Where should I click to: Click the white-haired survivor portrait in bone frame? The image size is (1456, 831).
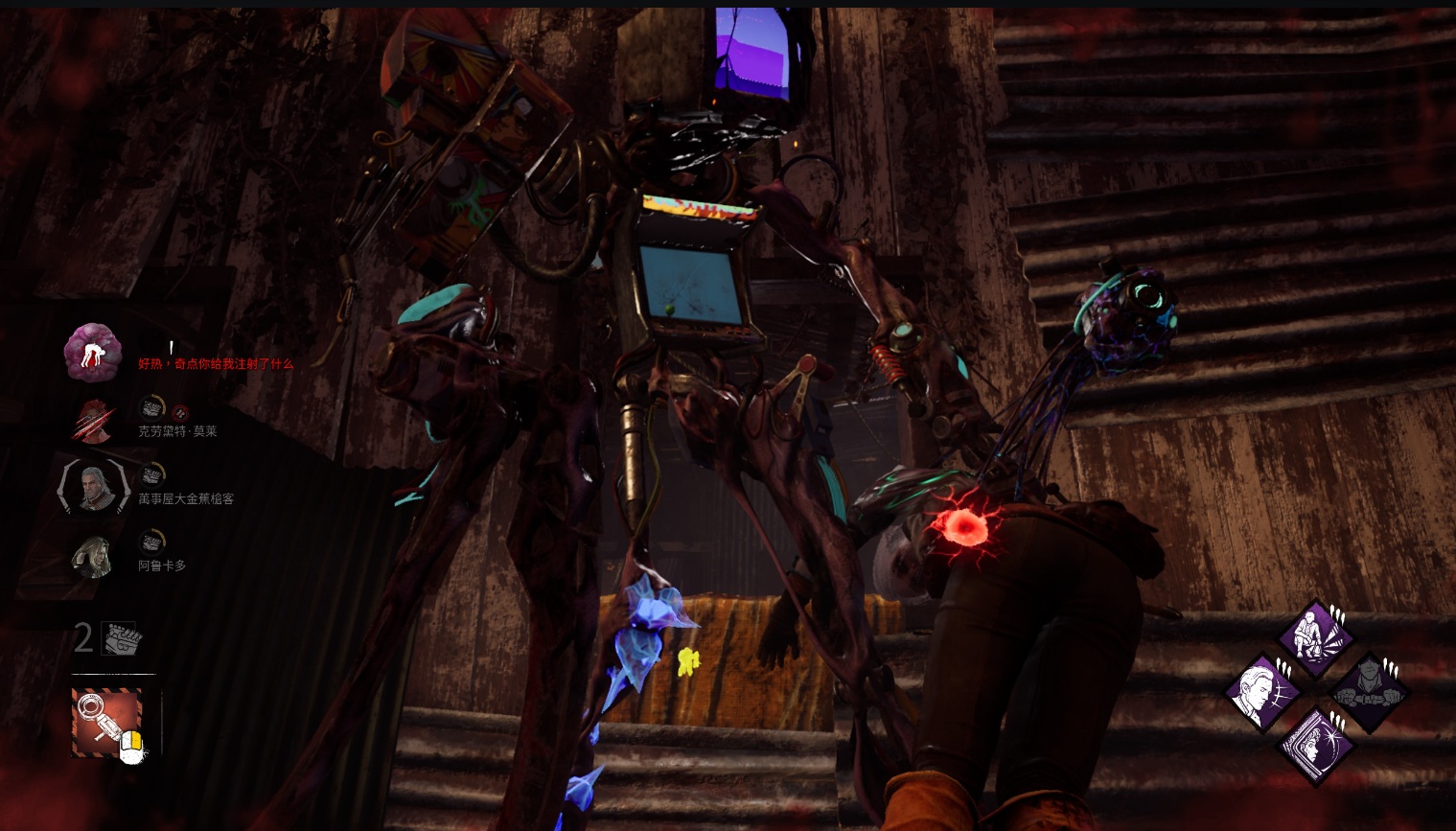94,486
